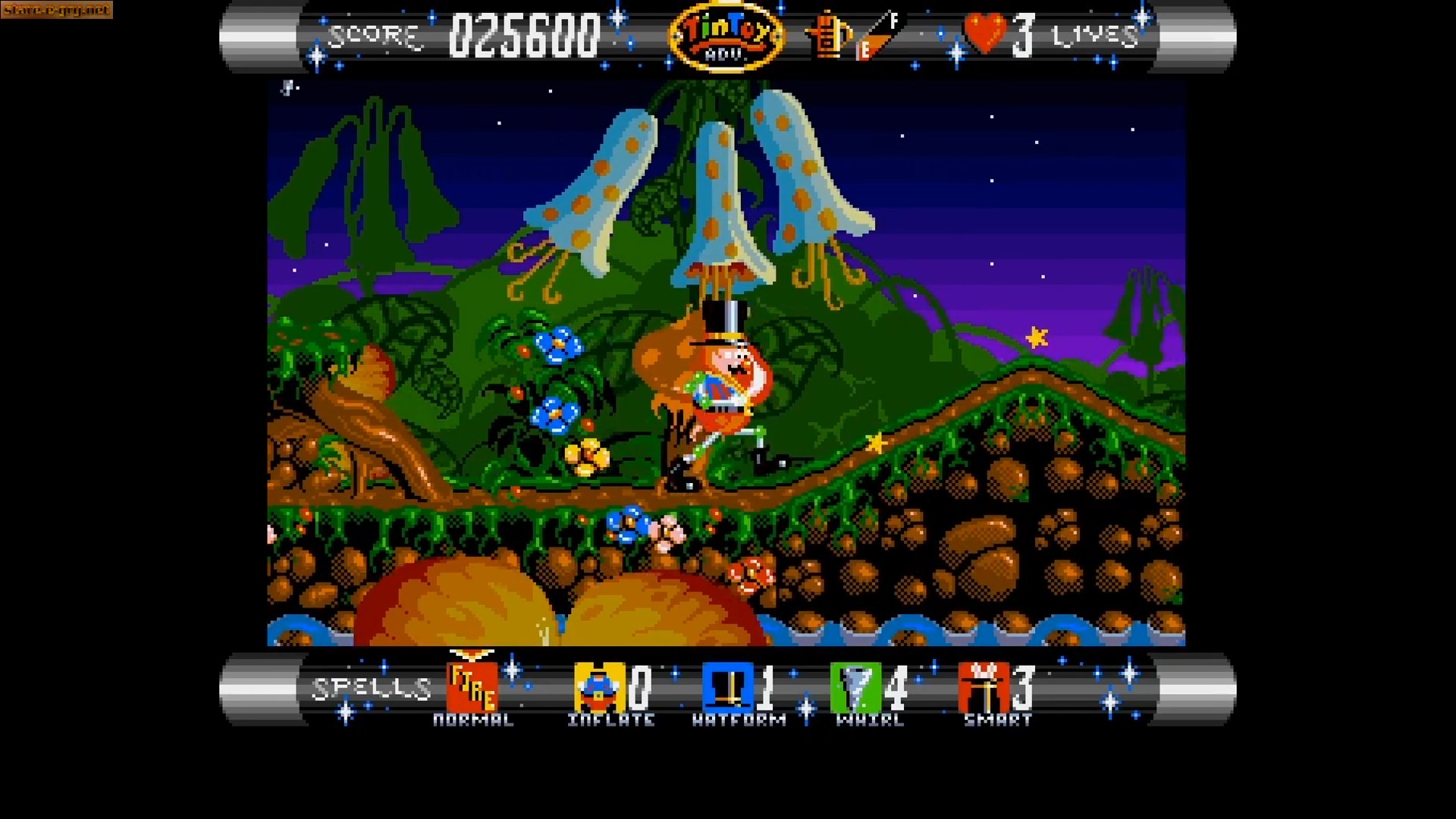Trigger the Smart spell icon
1456x819 pixels.
(x=983, y=687)
